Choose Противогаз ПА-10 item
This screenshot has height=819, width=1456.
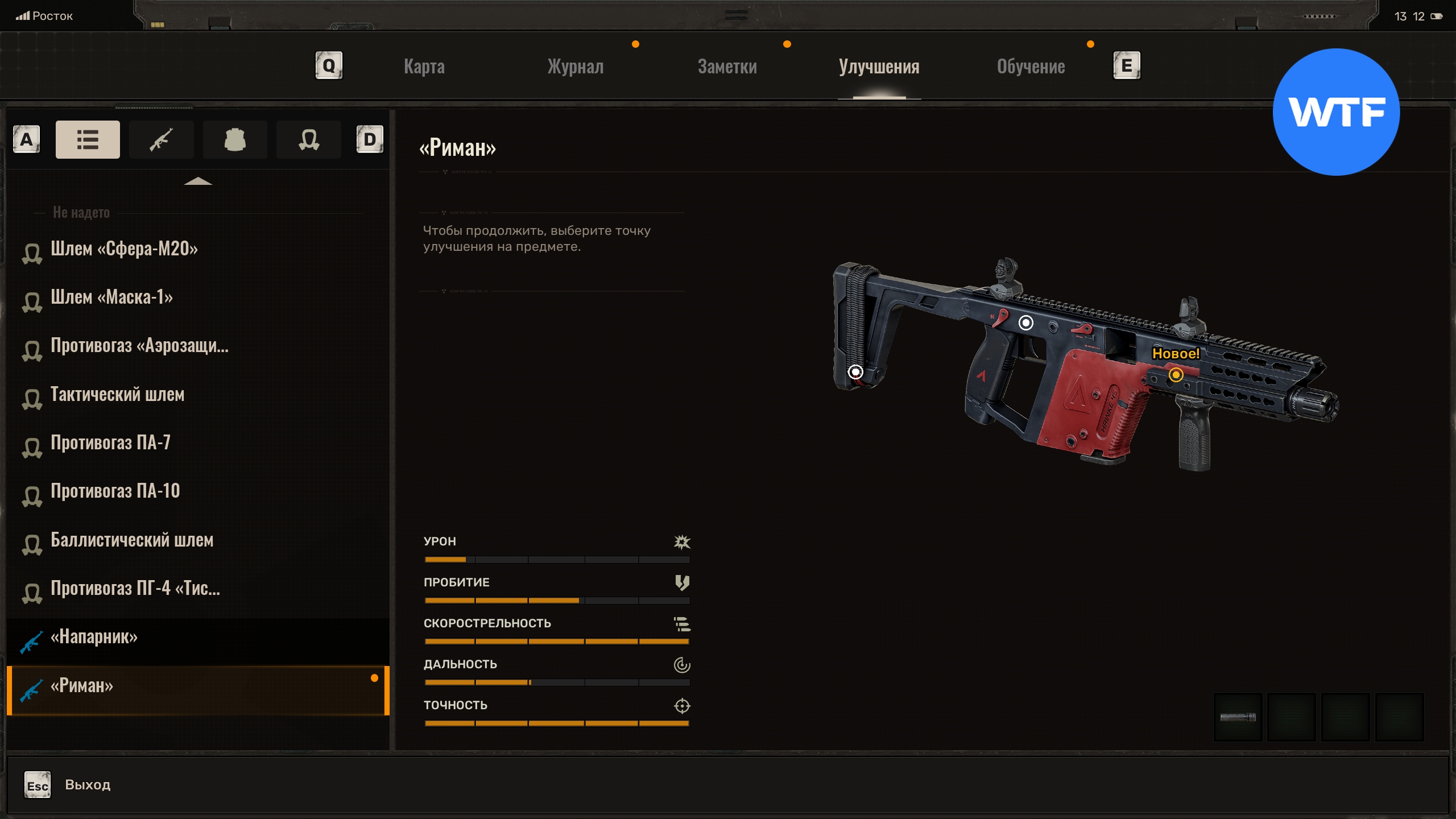[115, 491]
